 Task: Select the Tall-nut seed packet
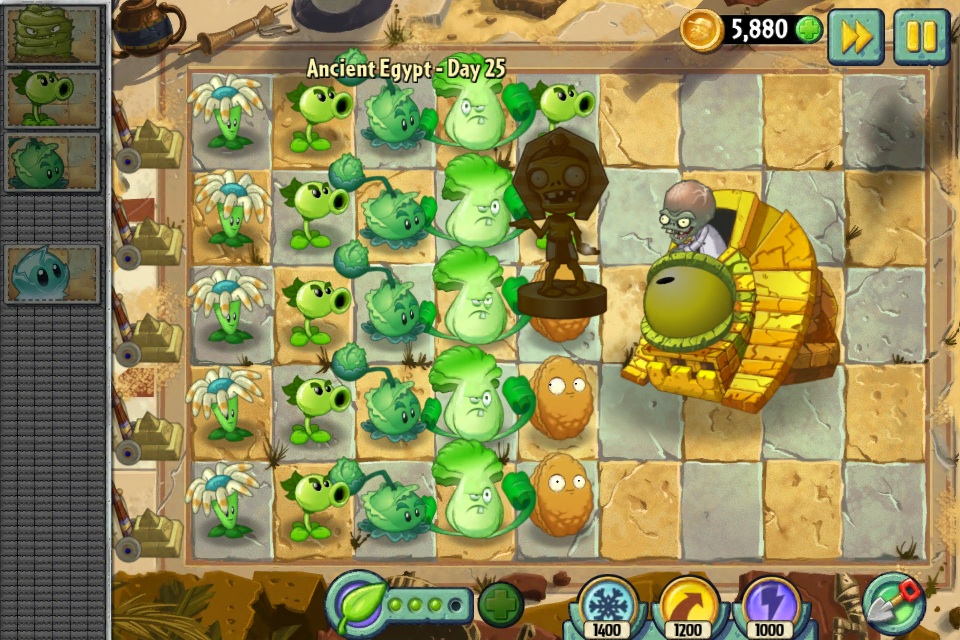[x=53, y=34]
